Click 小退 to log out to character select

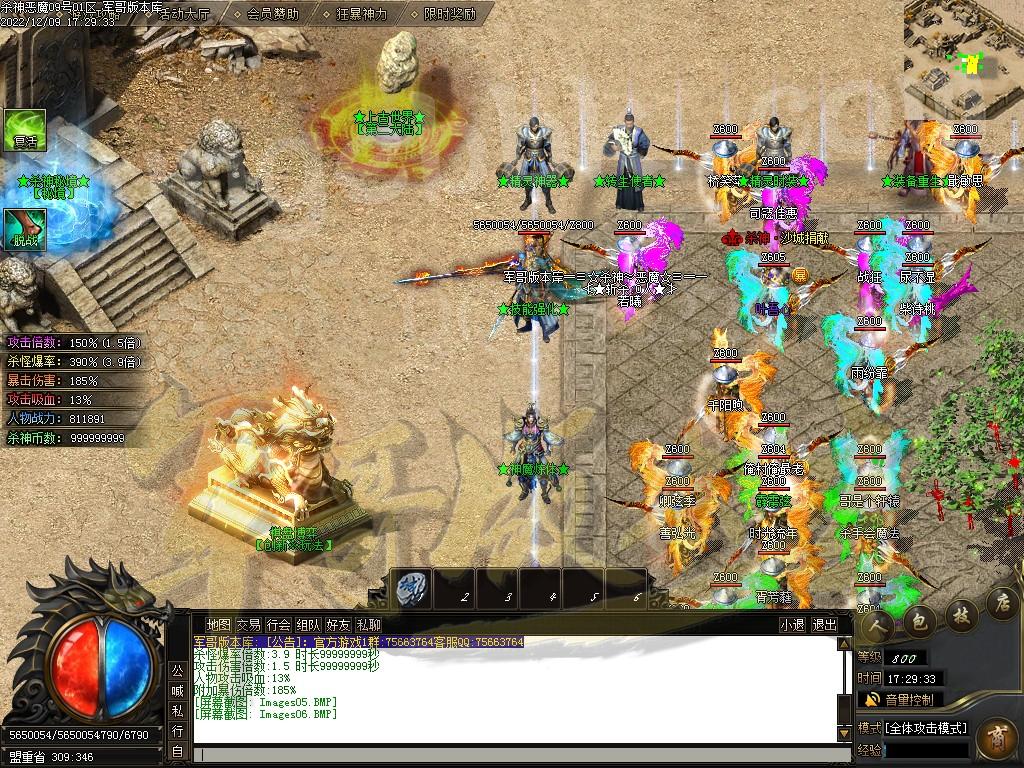793,625
